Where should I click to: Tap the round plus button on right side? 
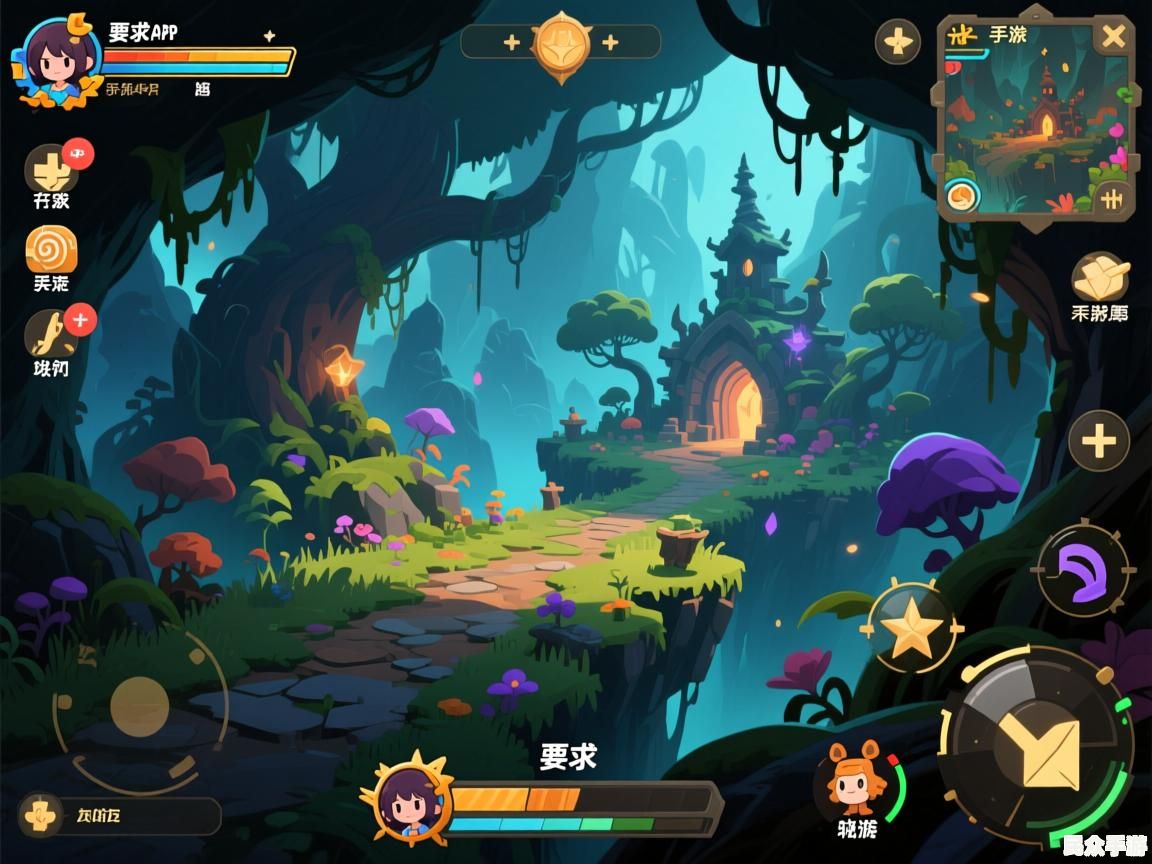coord(1098,441)
